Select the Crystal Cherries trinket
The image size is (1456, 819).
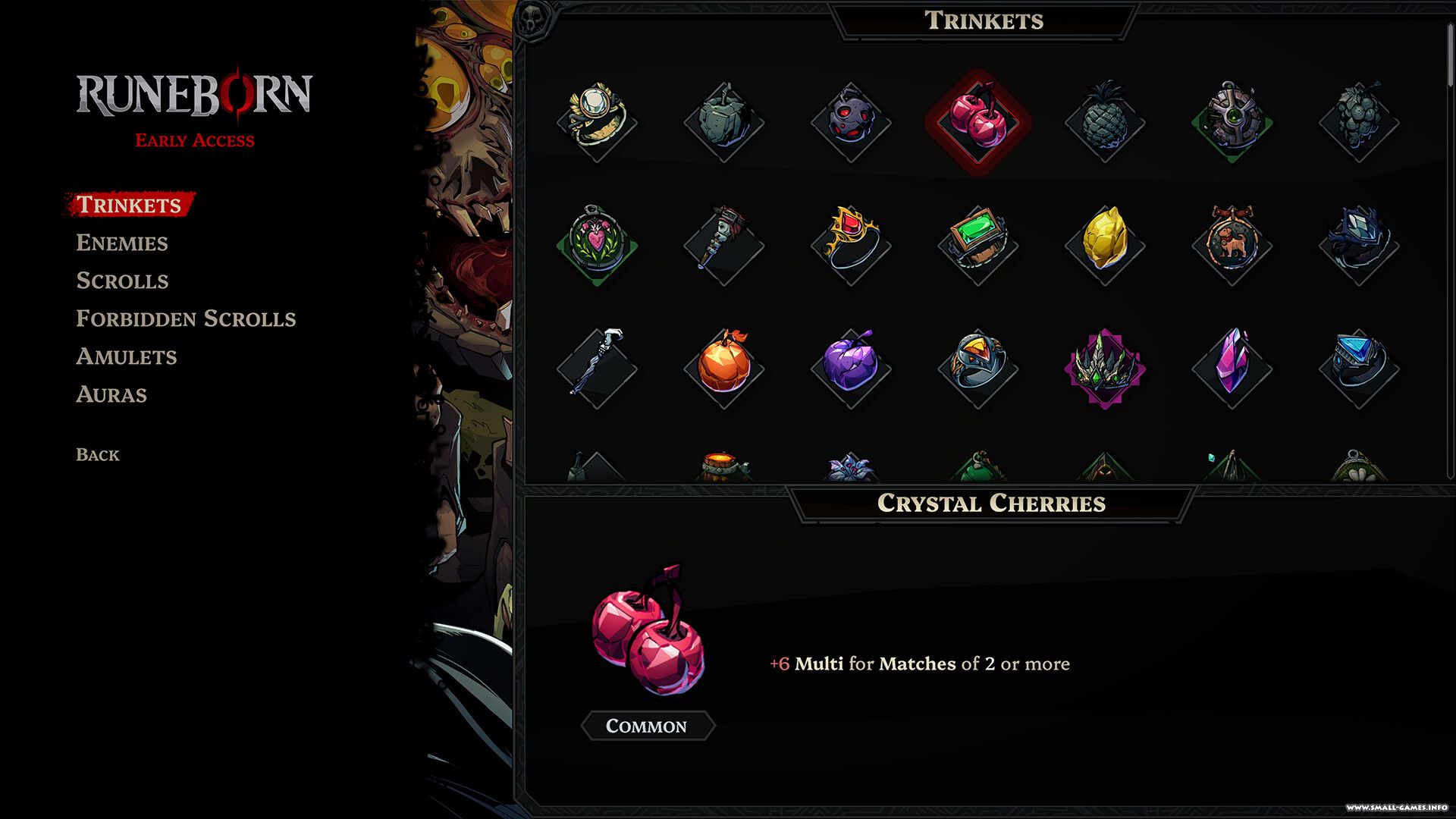978,121
